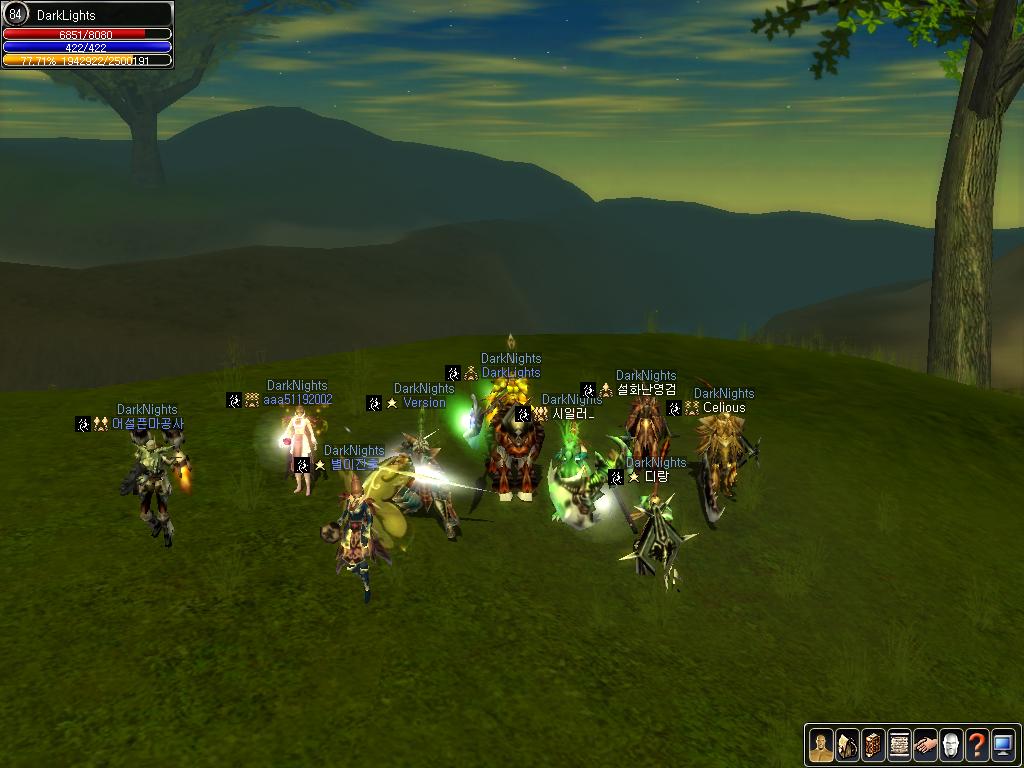This screenshot has width=1024, height=768.
Task: Click the brown spellbook icon
Action: (873, 744)
